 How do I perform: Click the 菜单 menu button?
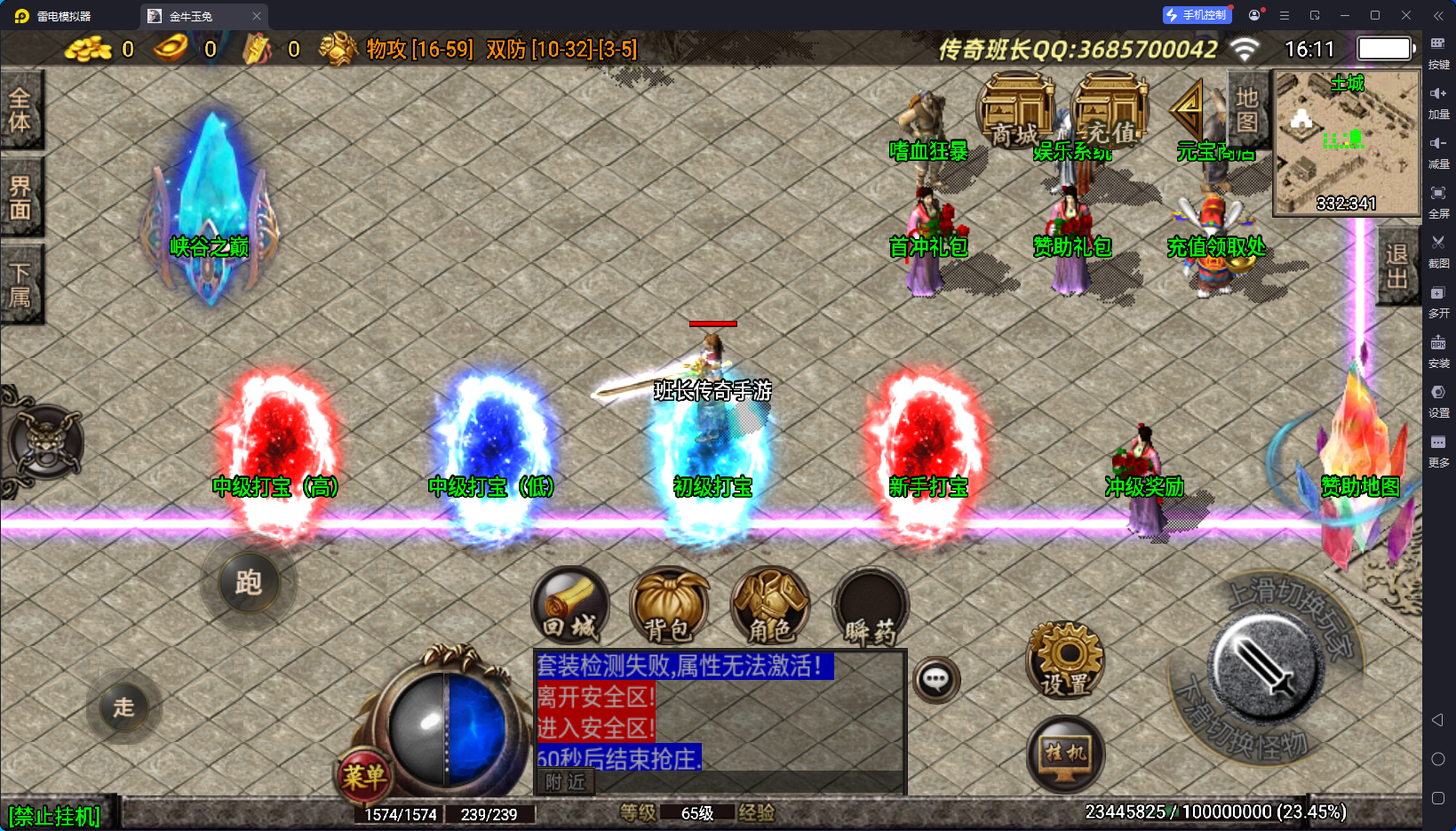364,777
